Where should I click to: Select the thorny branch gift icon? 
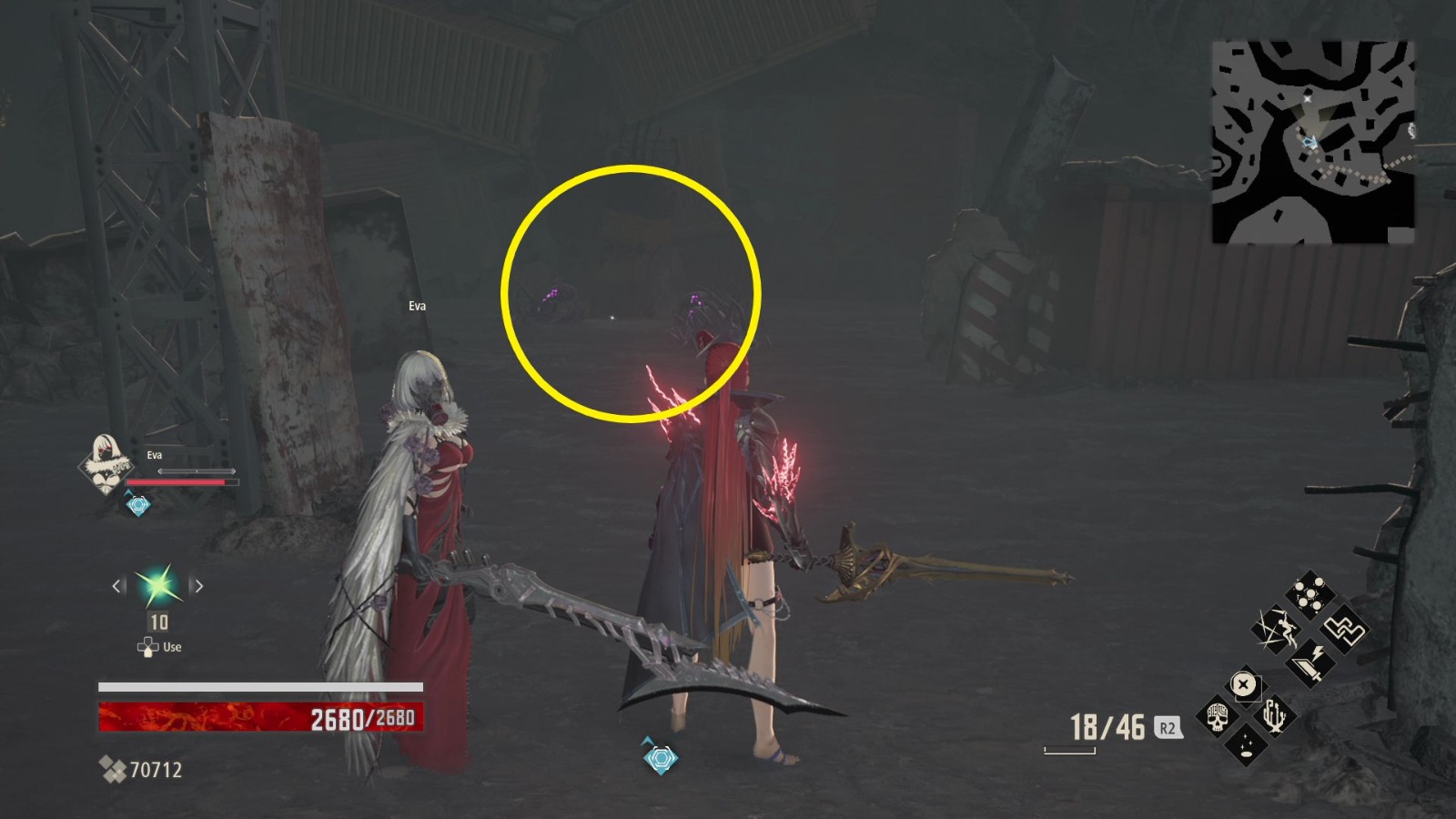click(1274, 714)
